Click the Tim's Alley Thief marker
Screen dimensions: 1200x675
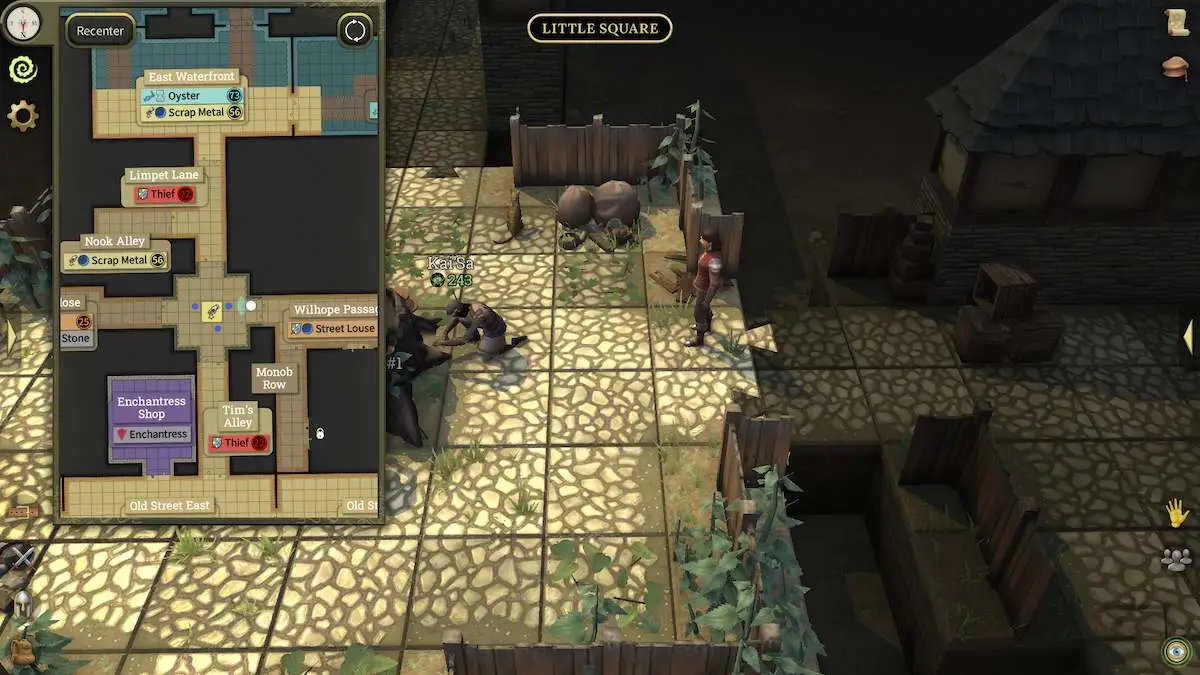(x=238, y=442)
